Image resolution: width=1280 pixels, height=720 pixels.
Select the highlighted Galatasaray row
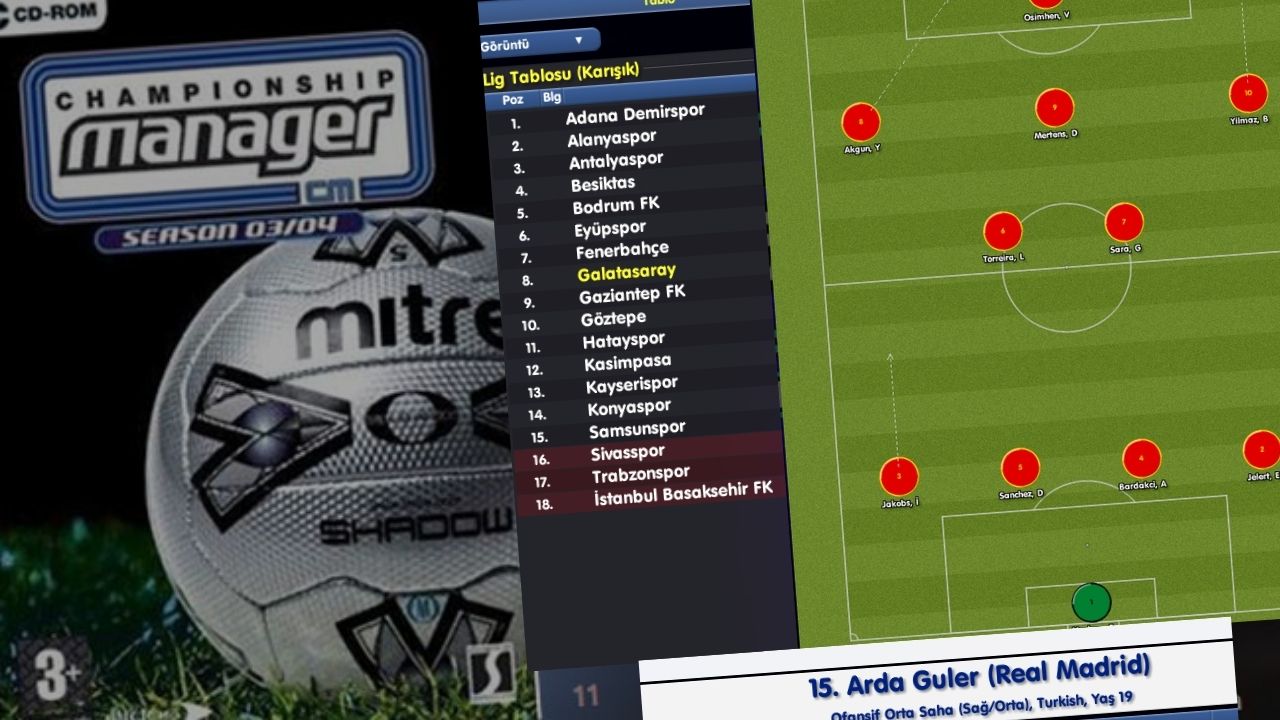click(626, 273)
